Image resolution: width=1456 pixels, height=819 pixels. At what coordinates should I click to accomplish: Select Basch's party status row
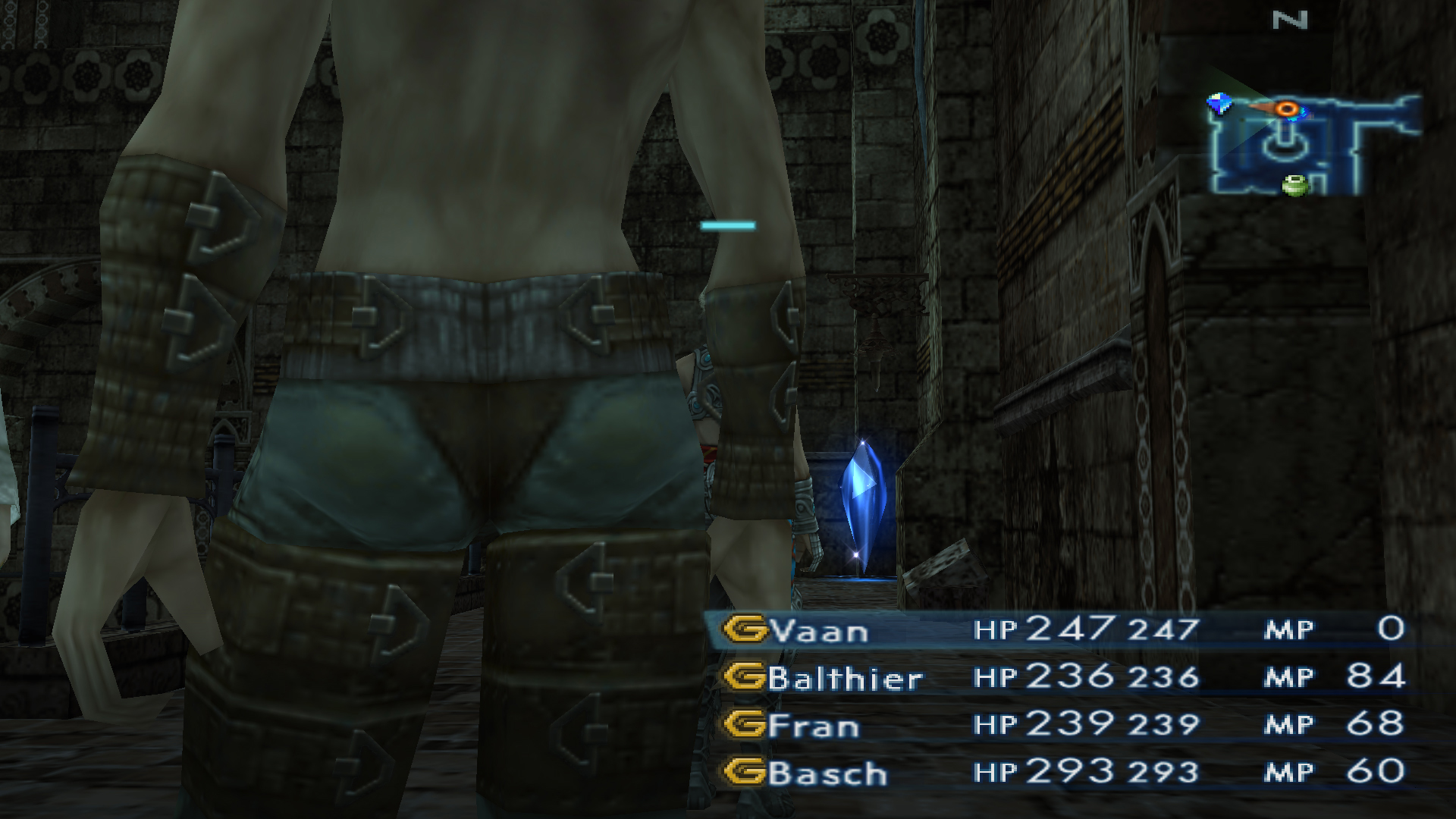(x=827, y=773)
